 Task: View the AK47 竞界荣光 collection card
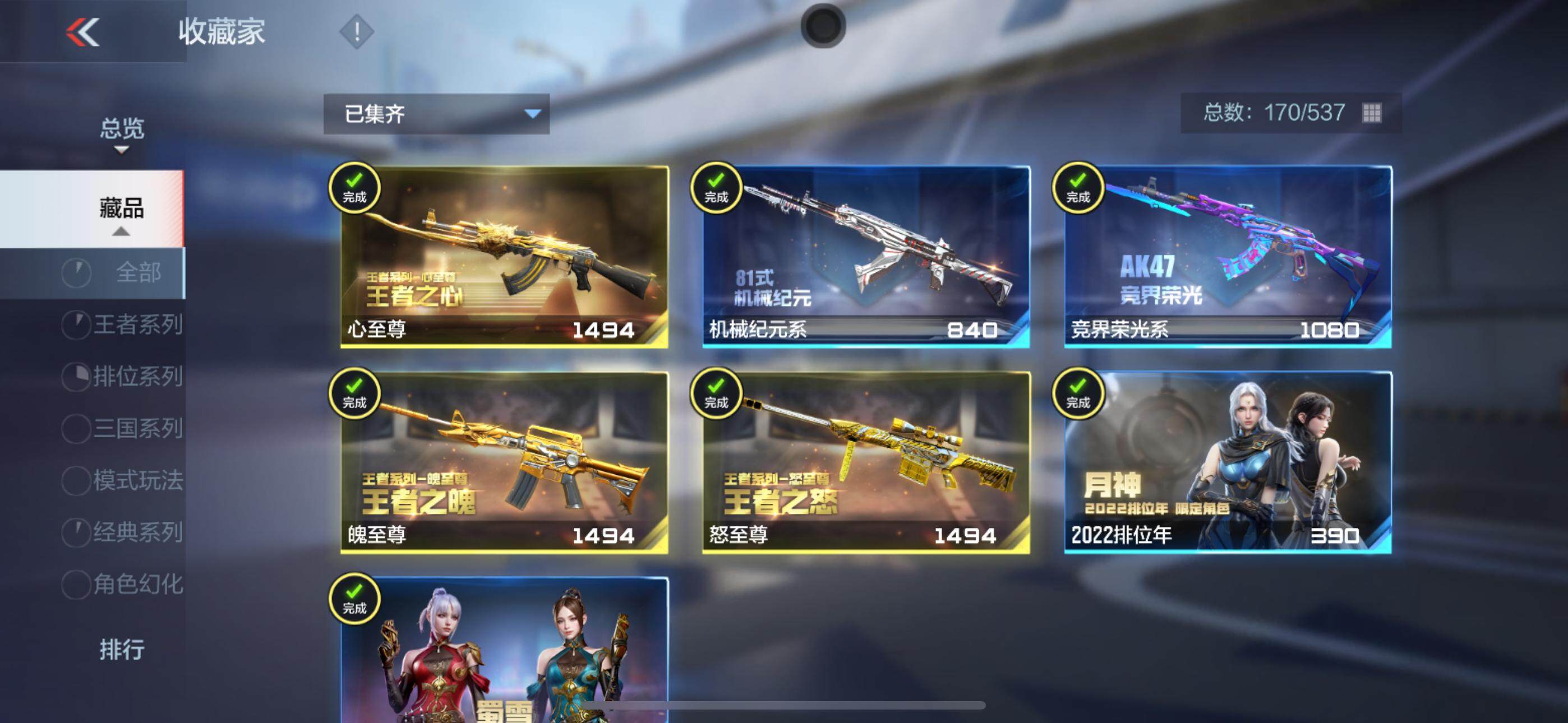(1228, 257)
